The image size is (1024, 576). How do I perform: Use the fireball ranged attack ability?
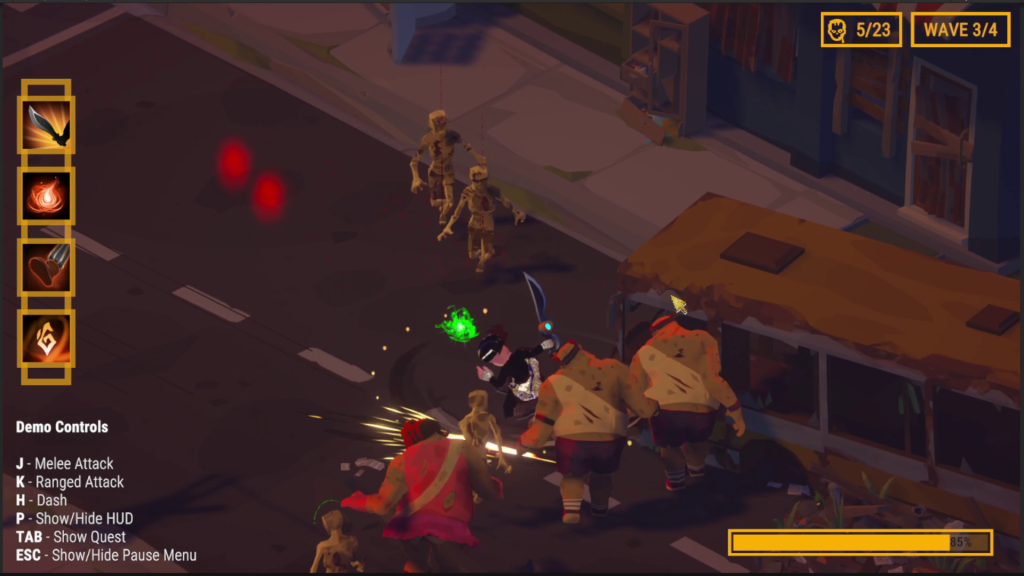click(x=46, y=196)
